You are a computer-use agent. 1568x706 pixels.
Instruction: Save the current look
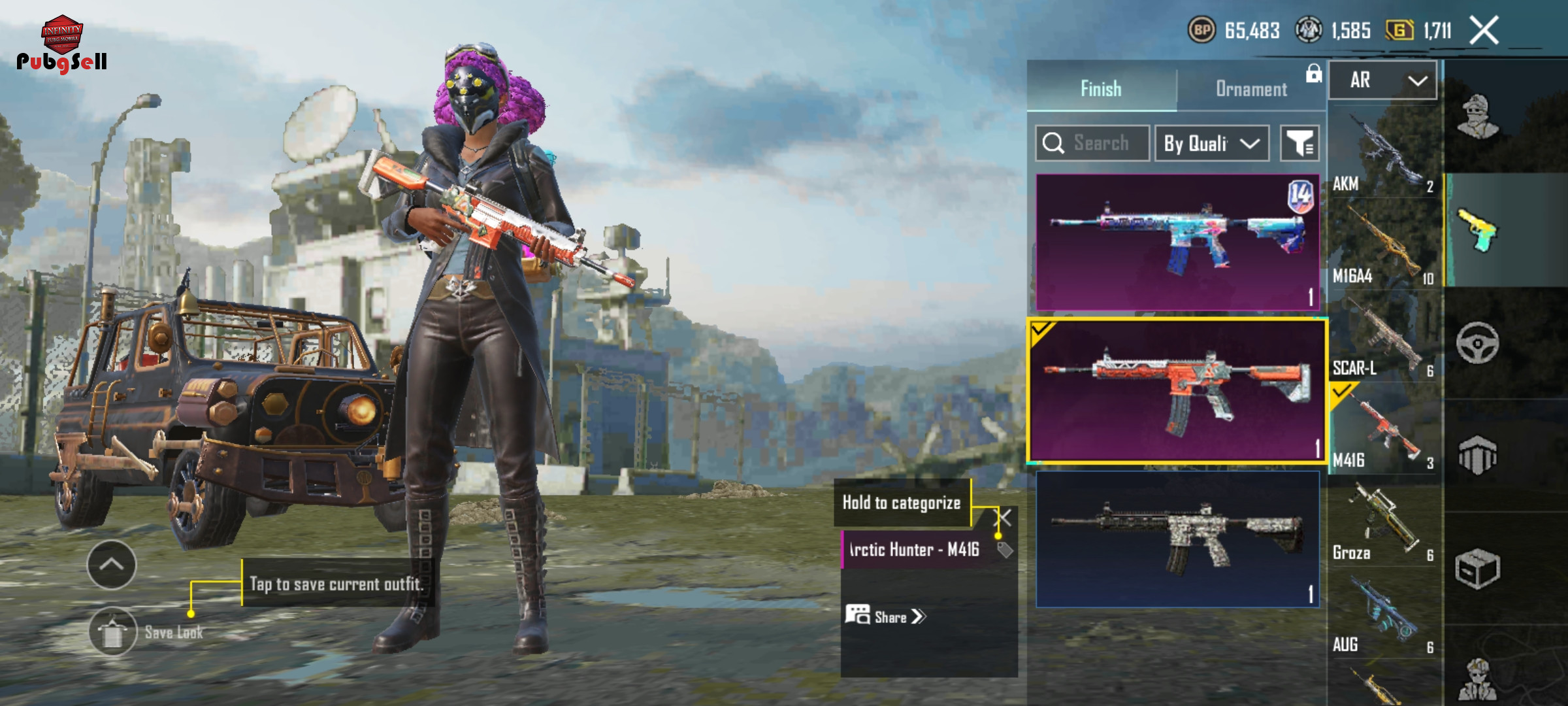pos(113,631)
